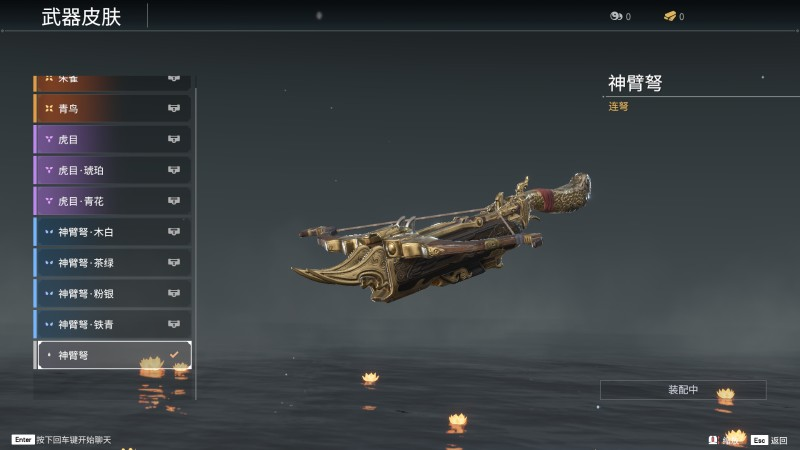
Task: Select the 青鸟 weapon skin
Action: point(112,108)
